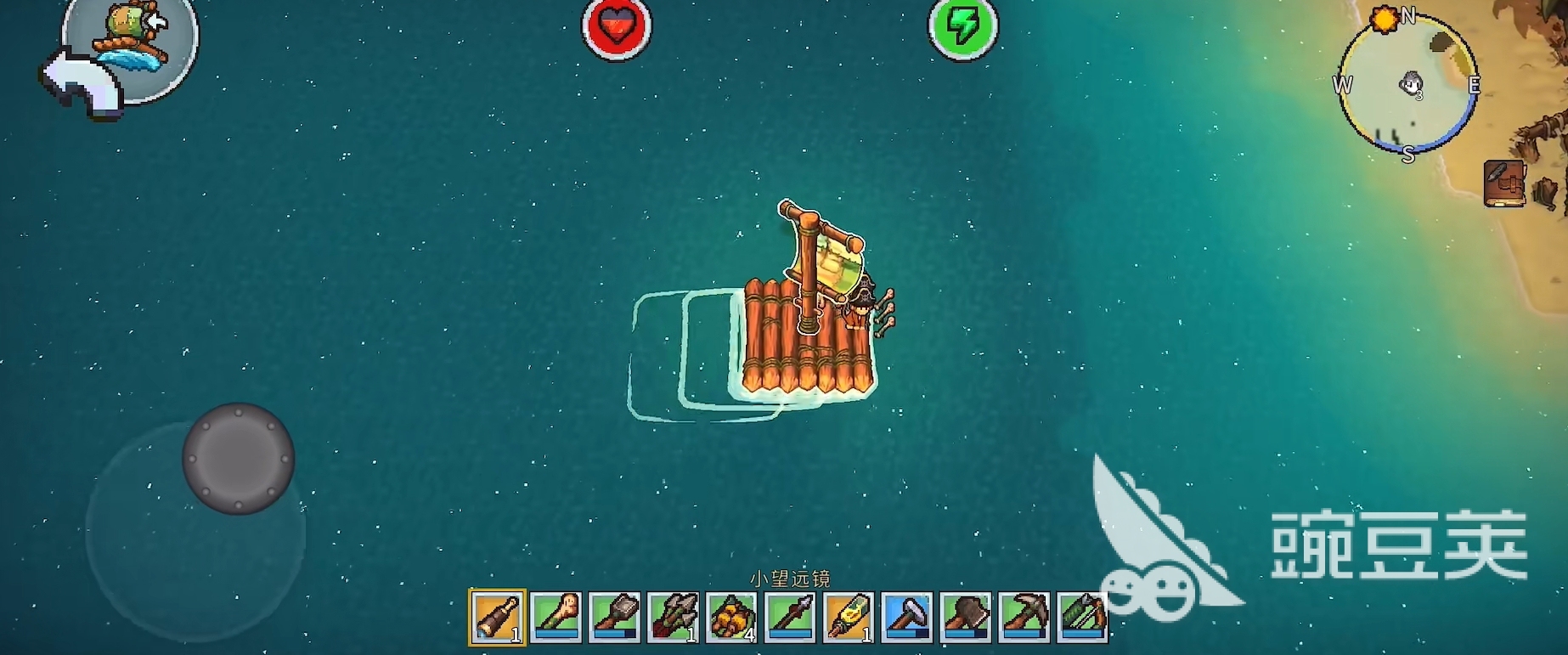Open the leather journal book

pyautogui.click(x=1504, y=183)
